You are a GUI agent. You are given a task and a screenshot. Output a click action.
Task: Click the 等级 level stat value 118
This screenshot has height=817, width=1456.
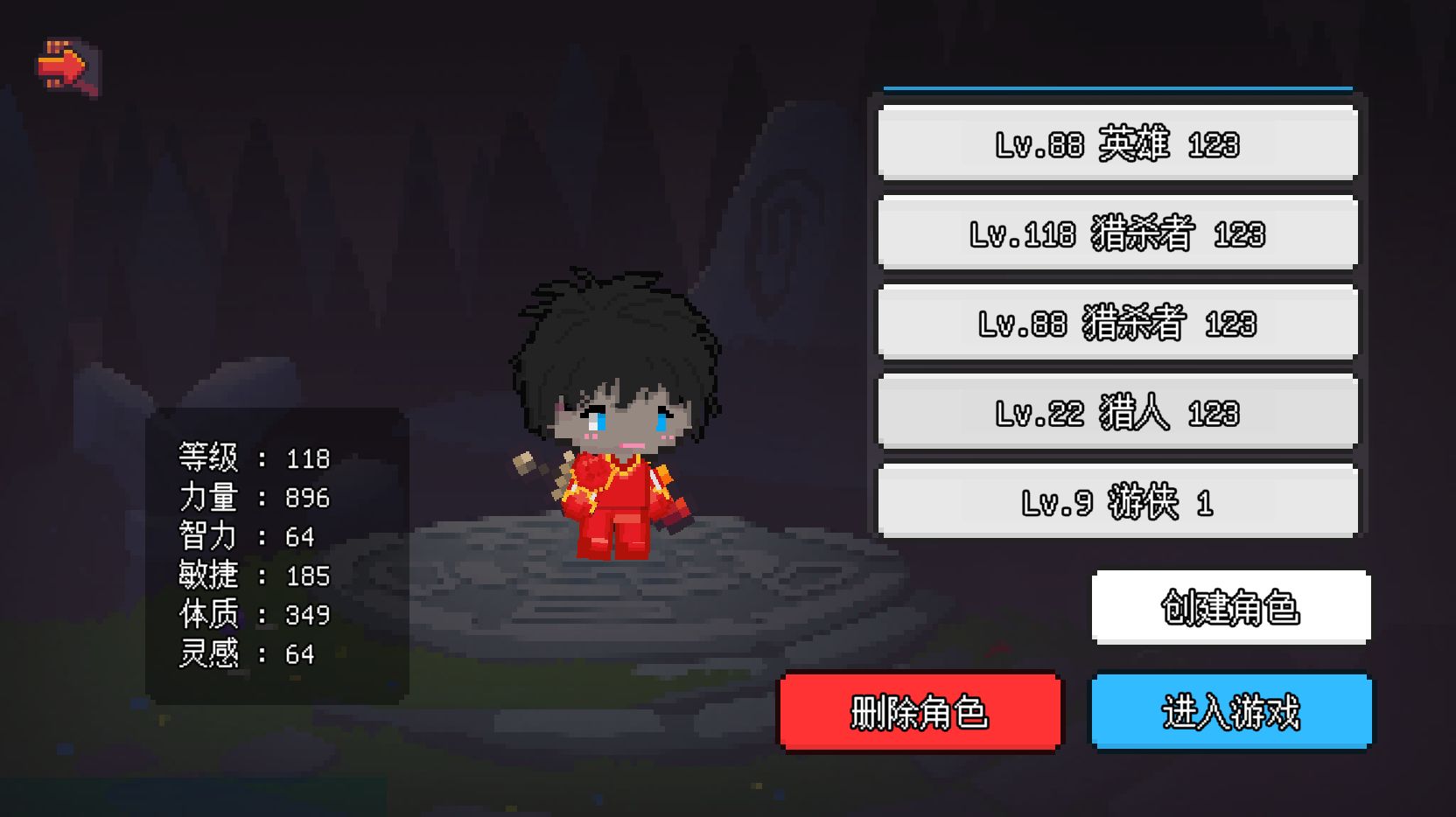click(x=308, y=458)
